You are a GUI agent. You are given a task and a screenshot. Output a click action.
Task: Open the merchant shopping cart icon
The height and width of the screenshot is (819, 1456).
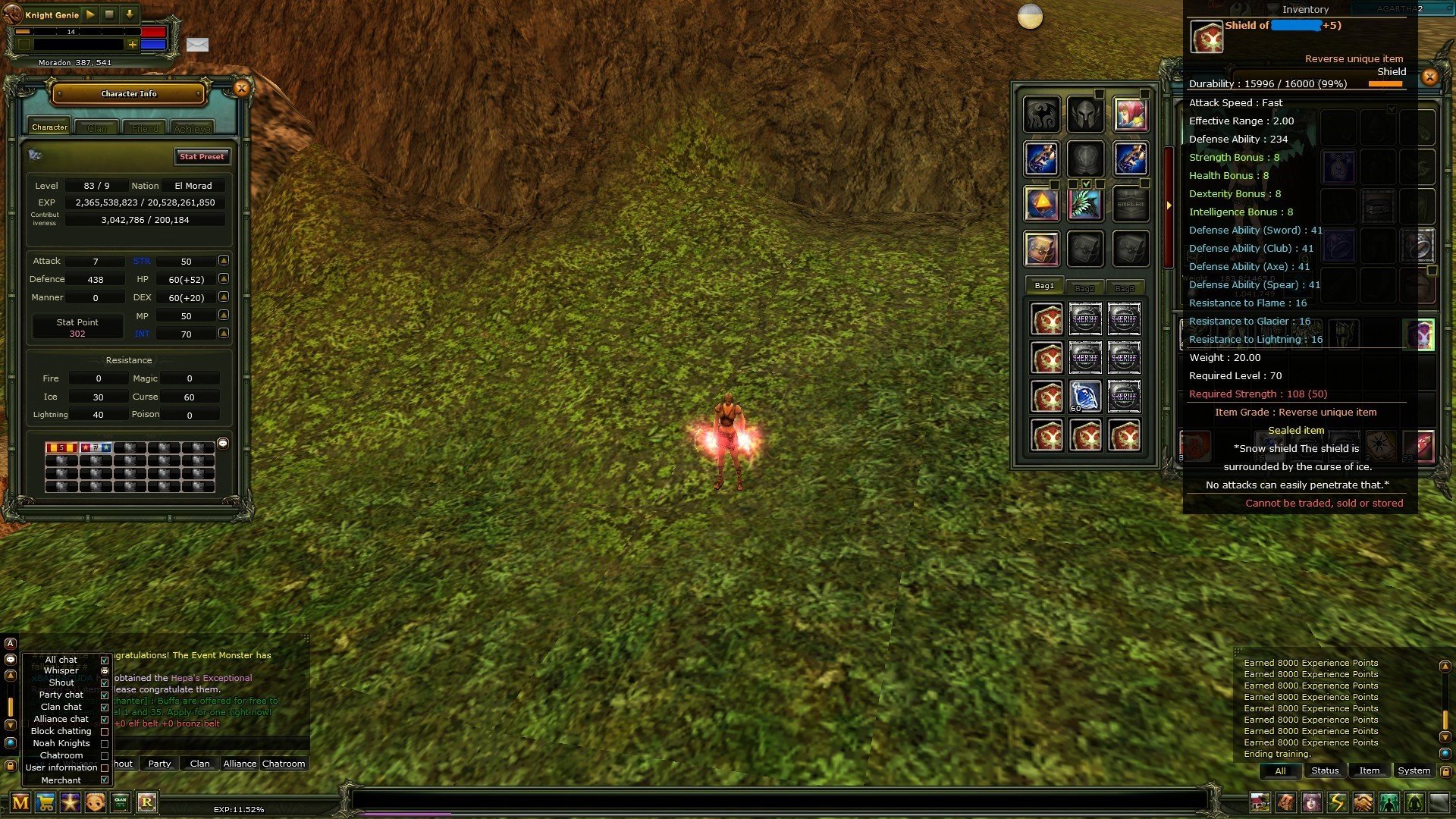click(x=47, y=803)
